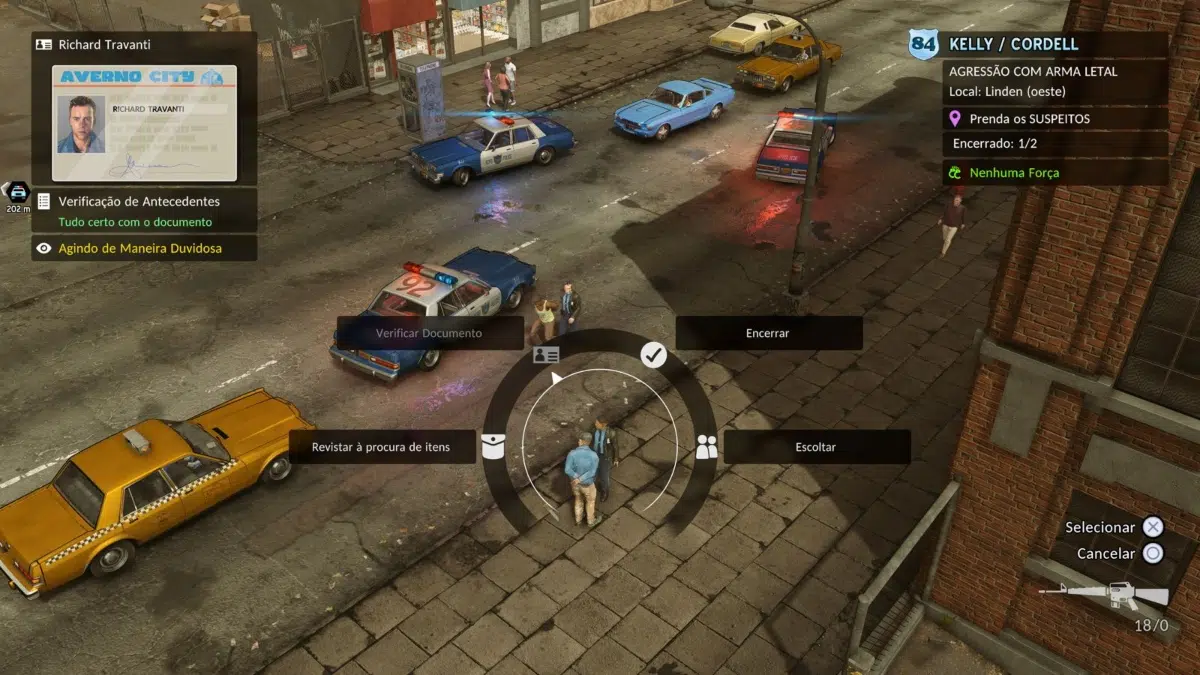
Task: Select the Encerrar action
Action: [x=768, y=333]
